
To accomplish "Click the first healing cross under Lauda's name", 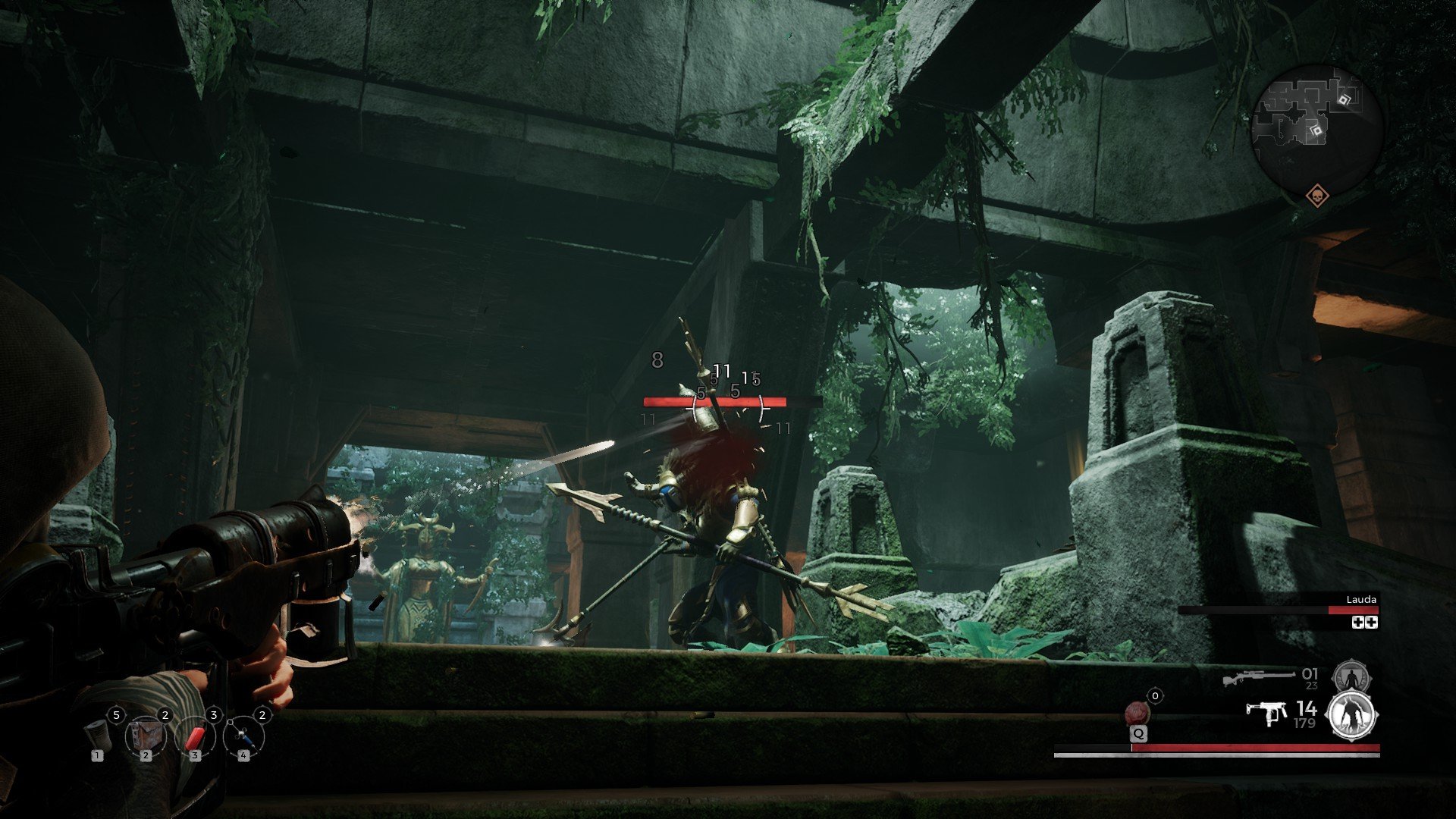I will coord(1358,623).
